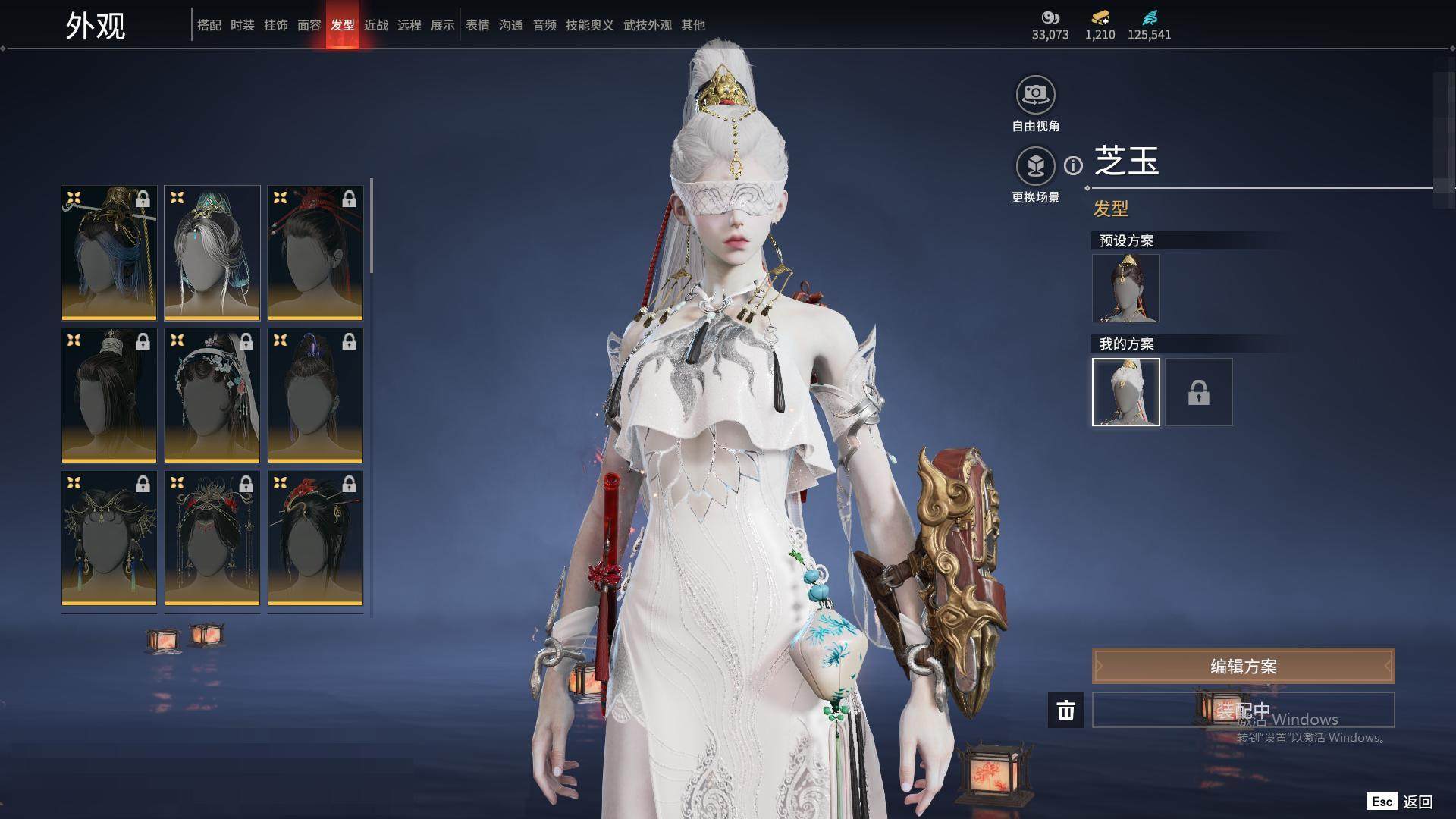
Task: Show the 表情 tab
Action: (x=478, y=25)
